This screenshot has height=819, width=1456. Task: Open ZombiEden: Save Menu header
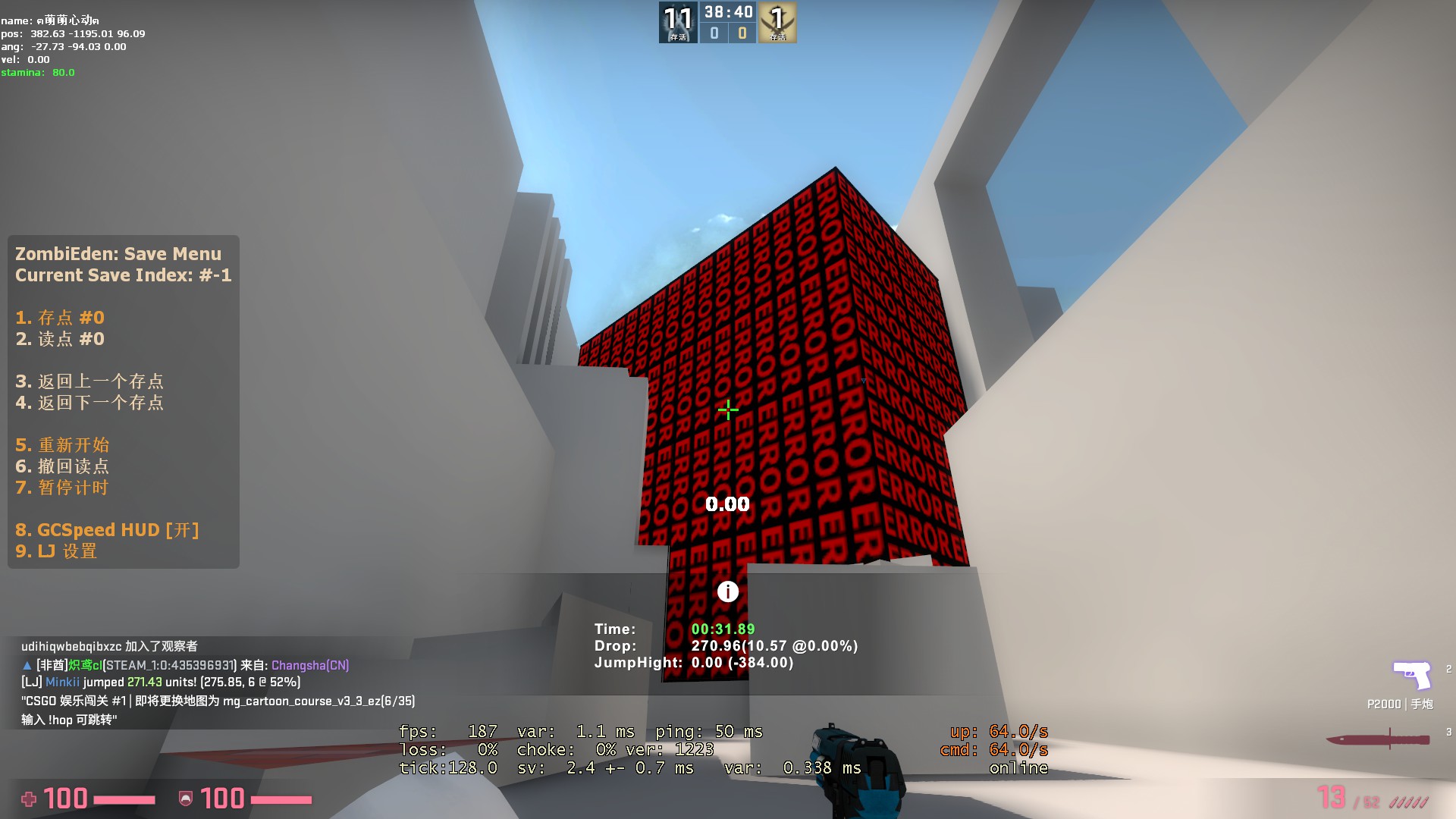click(x=118, y=253)
